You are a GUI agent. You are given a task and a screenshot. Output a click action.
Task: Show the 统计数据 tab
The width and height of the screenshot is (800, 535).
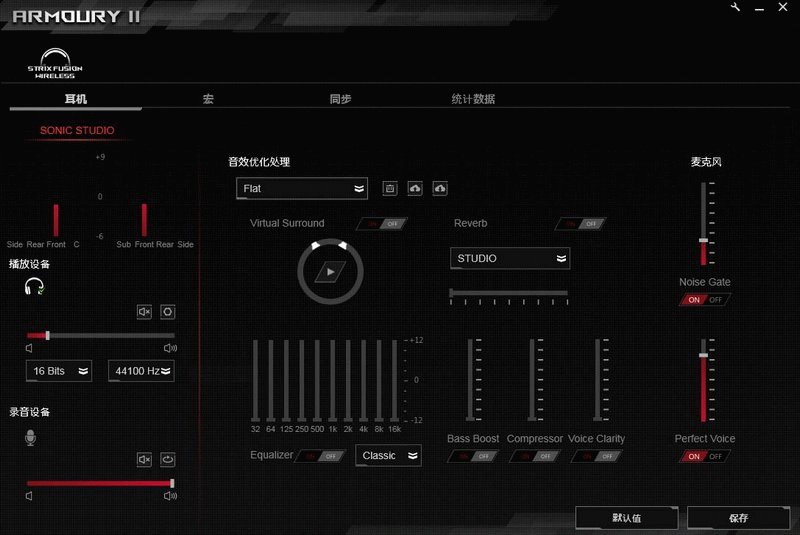473,99
